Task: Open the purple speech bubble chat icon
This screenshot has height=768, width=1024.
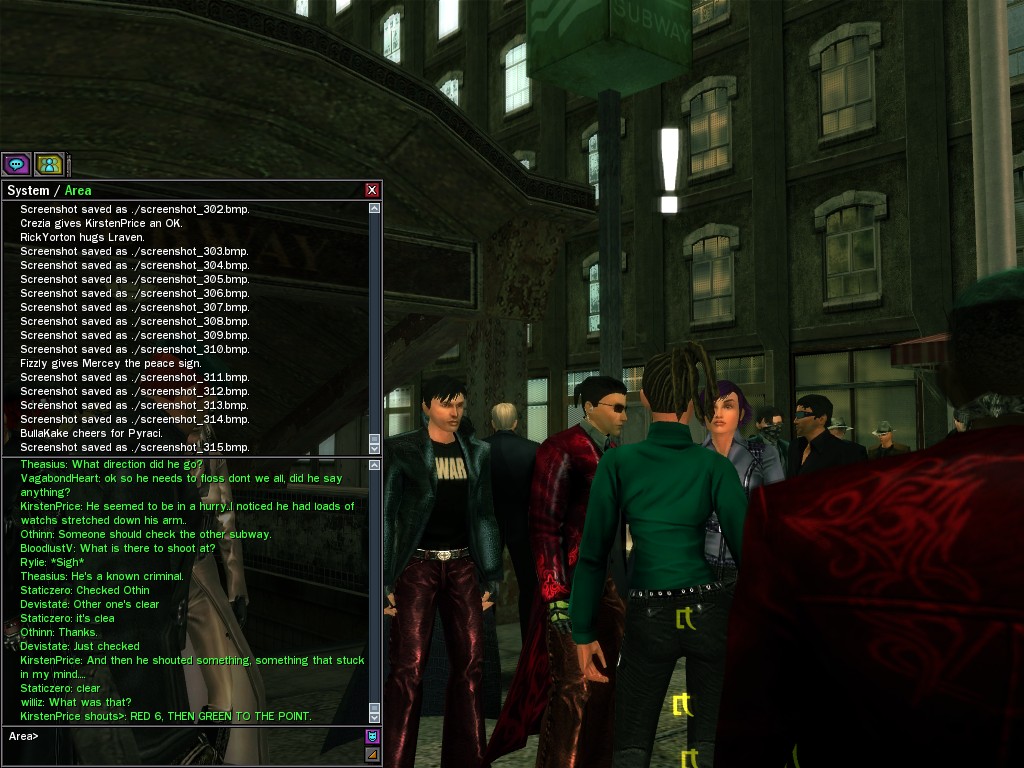Action: coord(16,164)
